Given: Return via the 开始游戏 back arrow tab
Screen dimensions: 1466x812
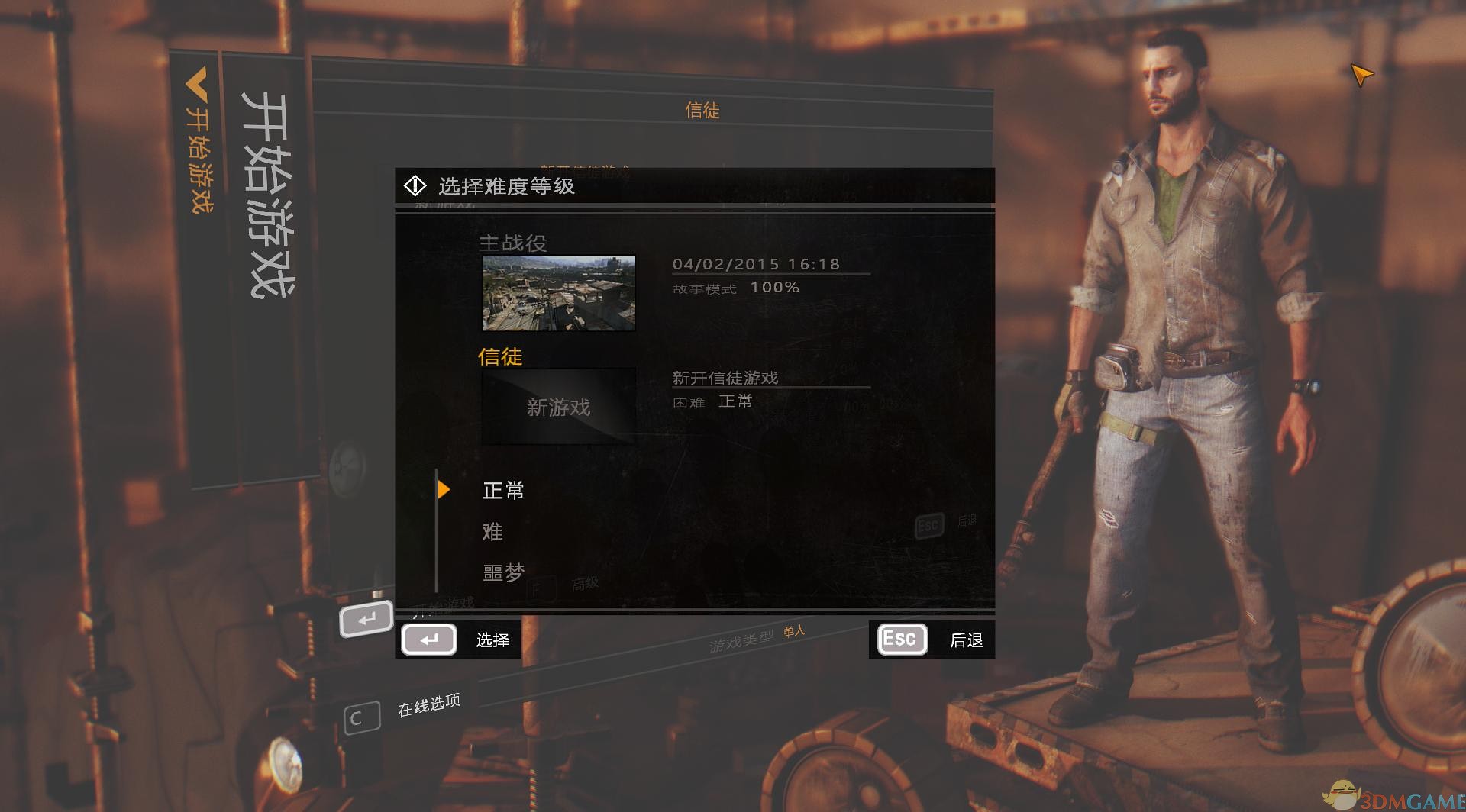Looking at the screenshot, I should (198, 137).
